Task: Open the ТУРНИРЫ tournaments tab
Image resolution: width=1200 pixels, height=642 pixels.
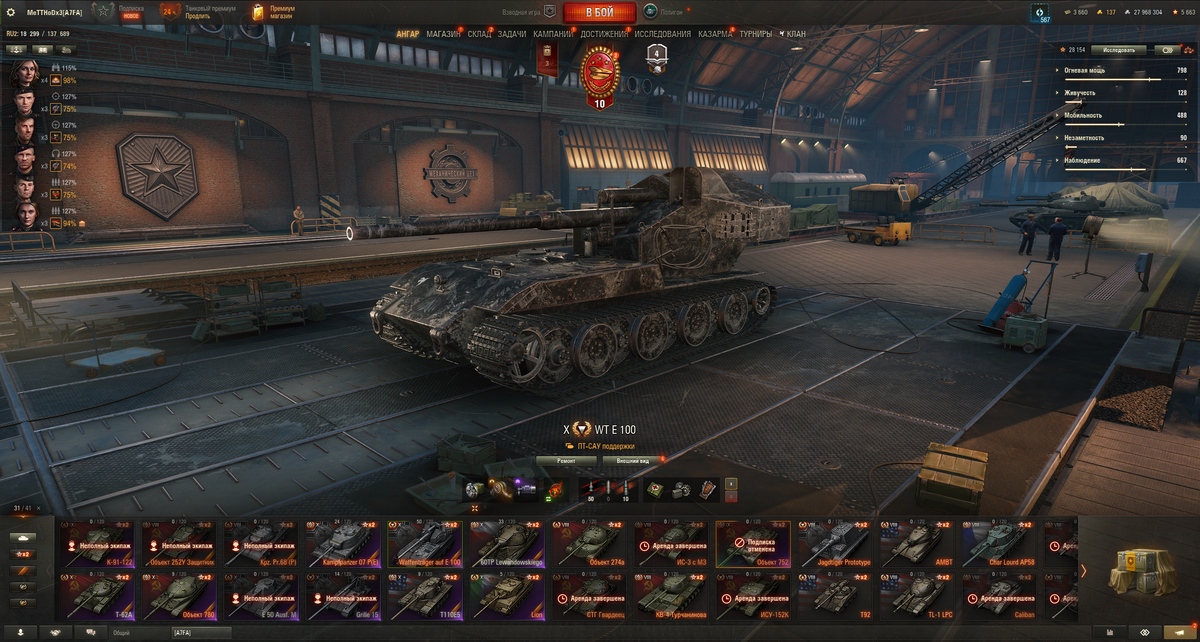Action: pyautogui.click(x=756, y=34)
